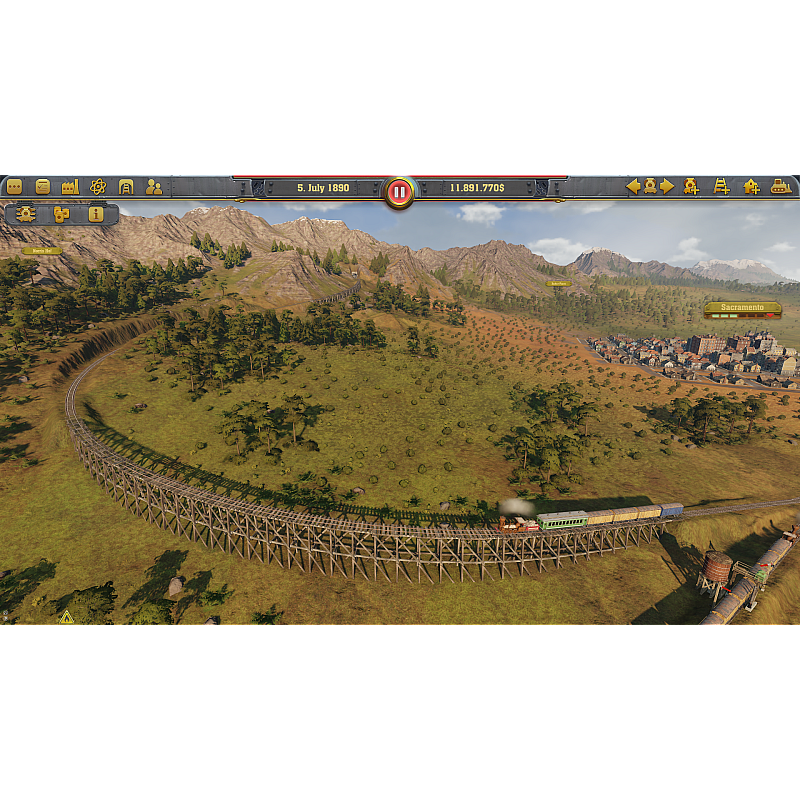Pause the game with the red button
The width and height of the screenshot is (800, 800).
click(x=399, y=191)
